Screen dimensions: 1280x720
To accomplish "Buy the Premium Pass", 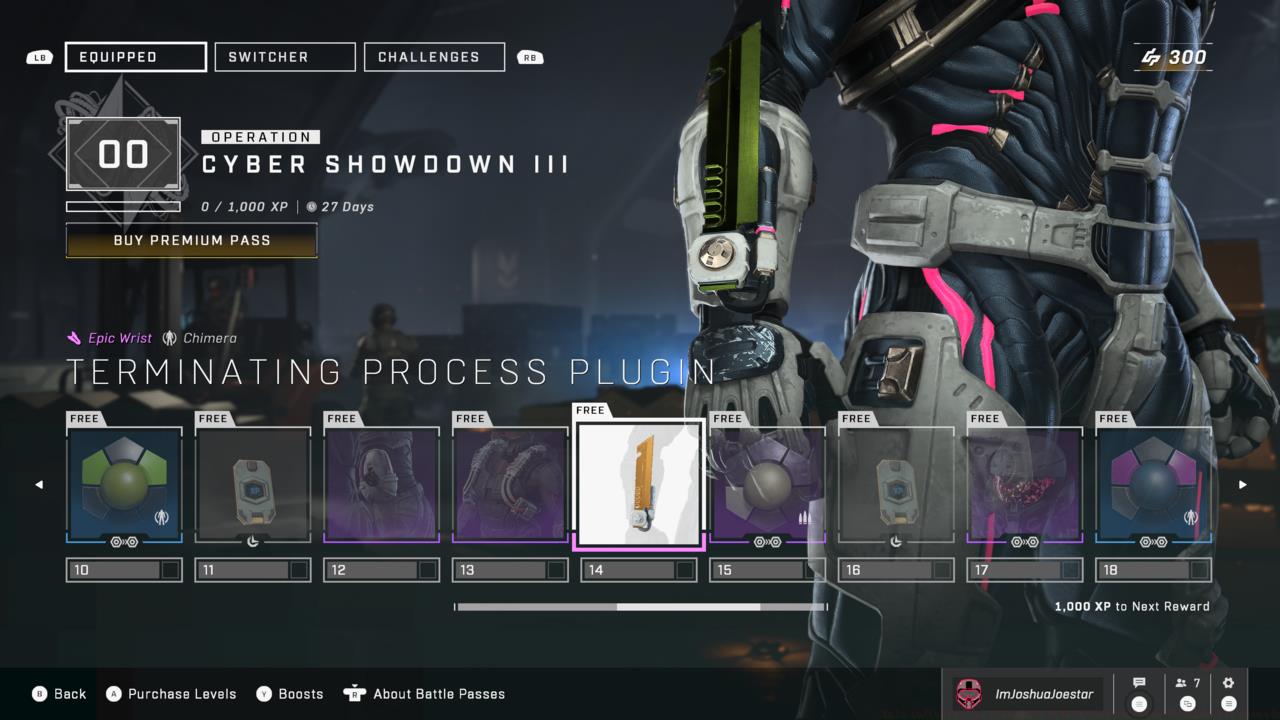I will pyautogui.click(x=191, y=240).
